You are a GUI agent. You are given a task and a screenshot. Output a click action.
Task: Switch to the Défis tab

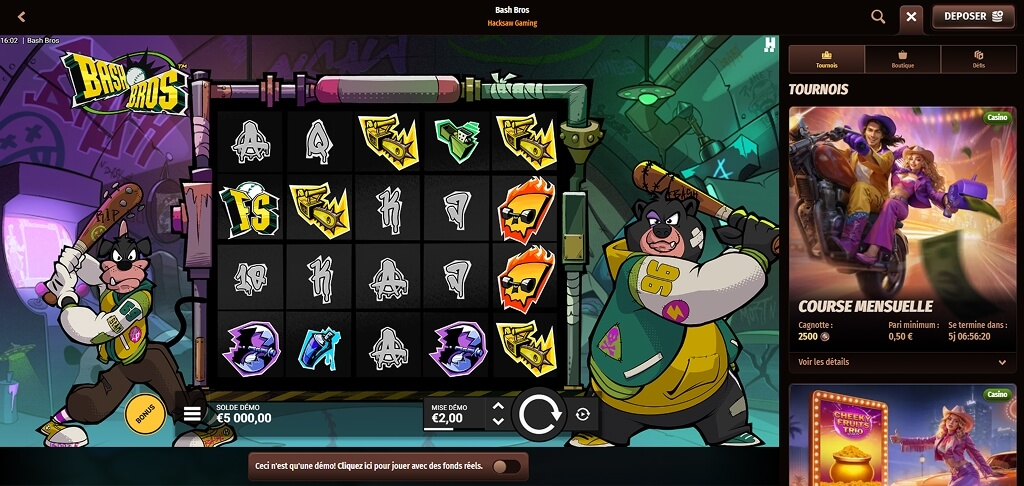(978, 60)
